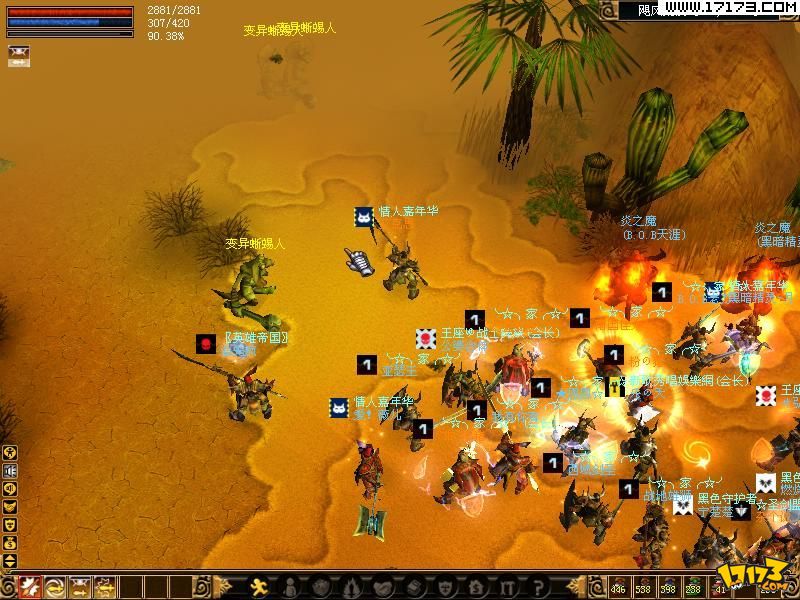Viewport: 800px width, 600px height.
Task: Click the person speech-bubble chat icon
Action: [x=10, y=452]
